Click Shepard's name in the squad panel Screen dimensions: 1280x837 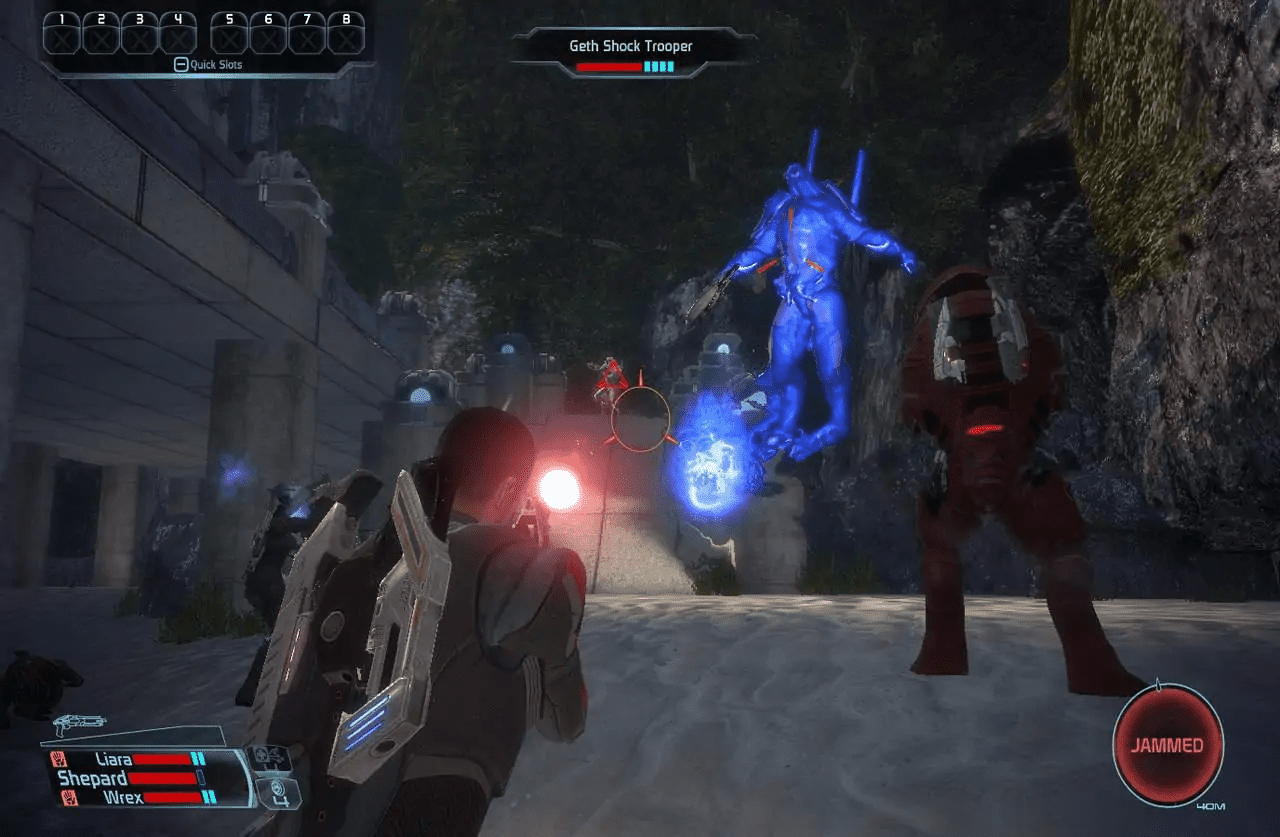[x=92, y=776]
